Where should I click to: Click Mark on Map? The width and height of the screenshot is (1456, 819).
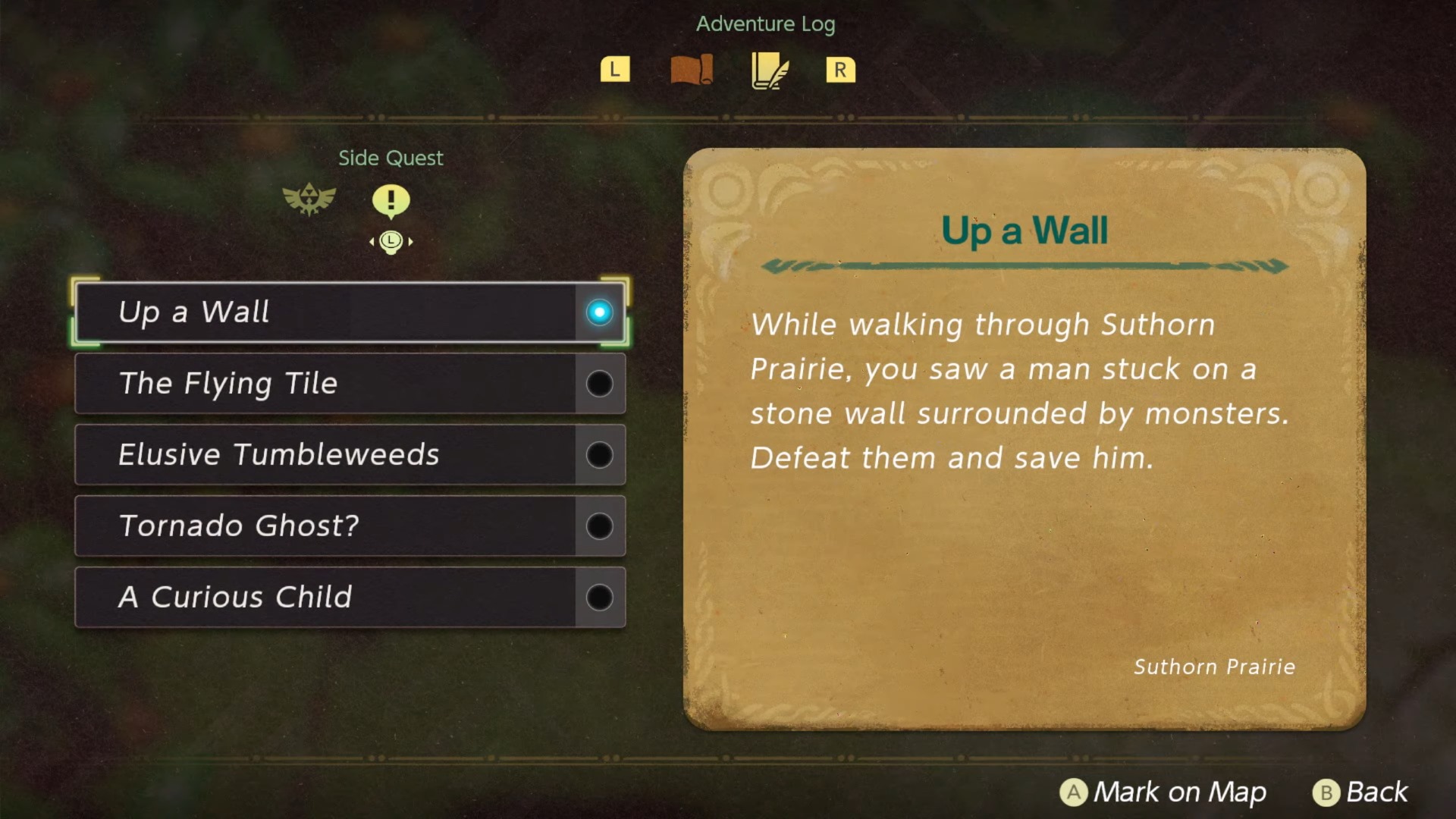[1163, 792]
